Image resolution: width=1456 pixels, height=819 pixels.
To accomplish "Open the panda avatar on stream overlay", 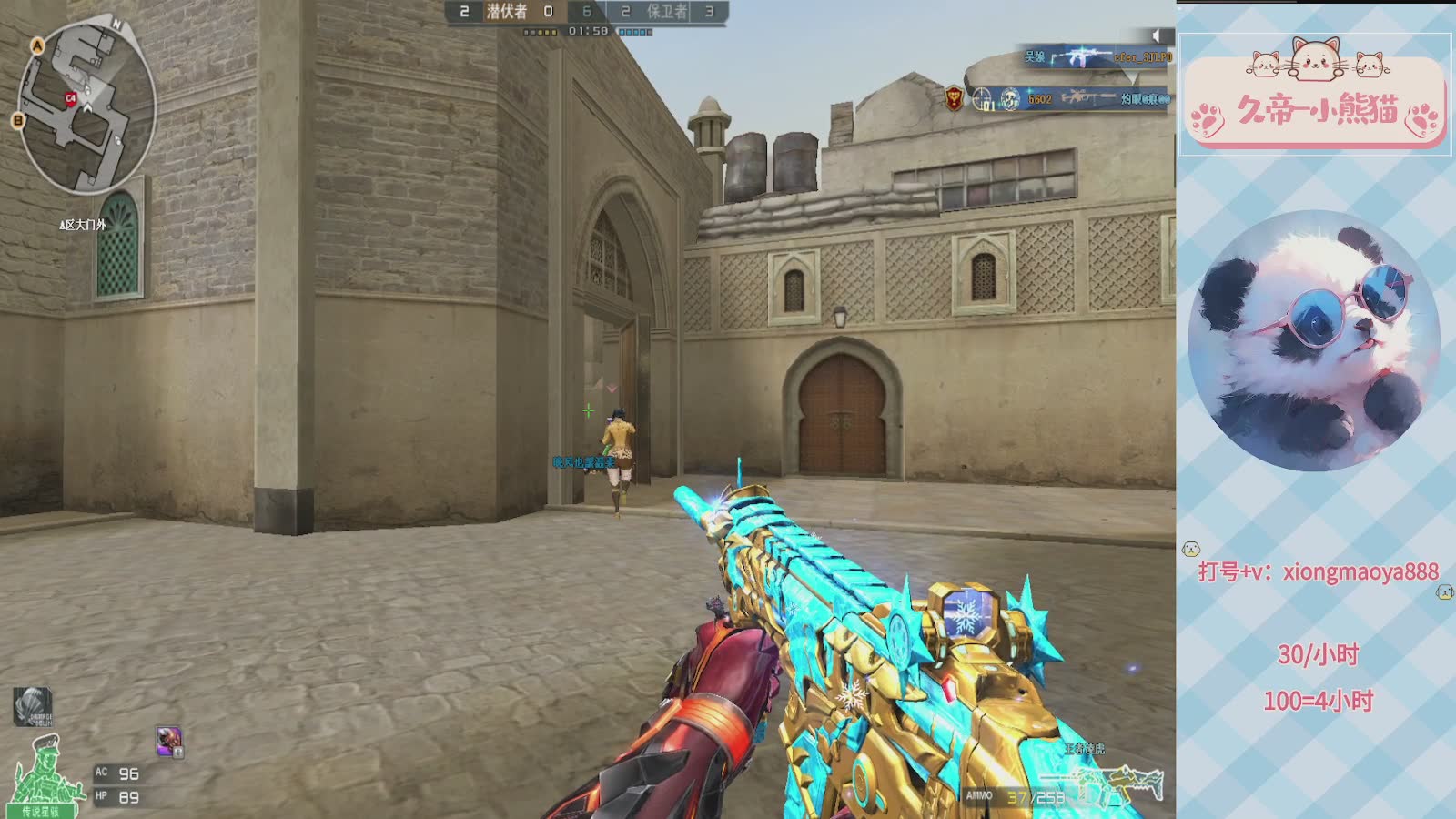I will (x=1314, y=340).
